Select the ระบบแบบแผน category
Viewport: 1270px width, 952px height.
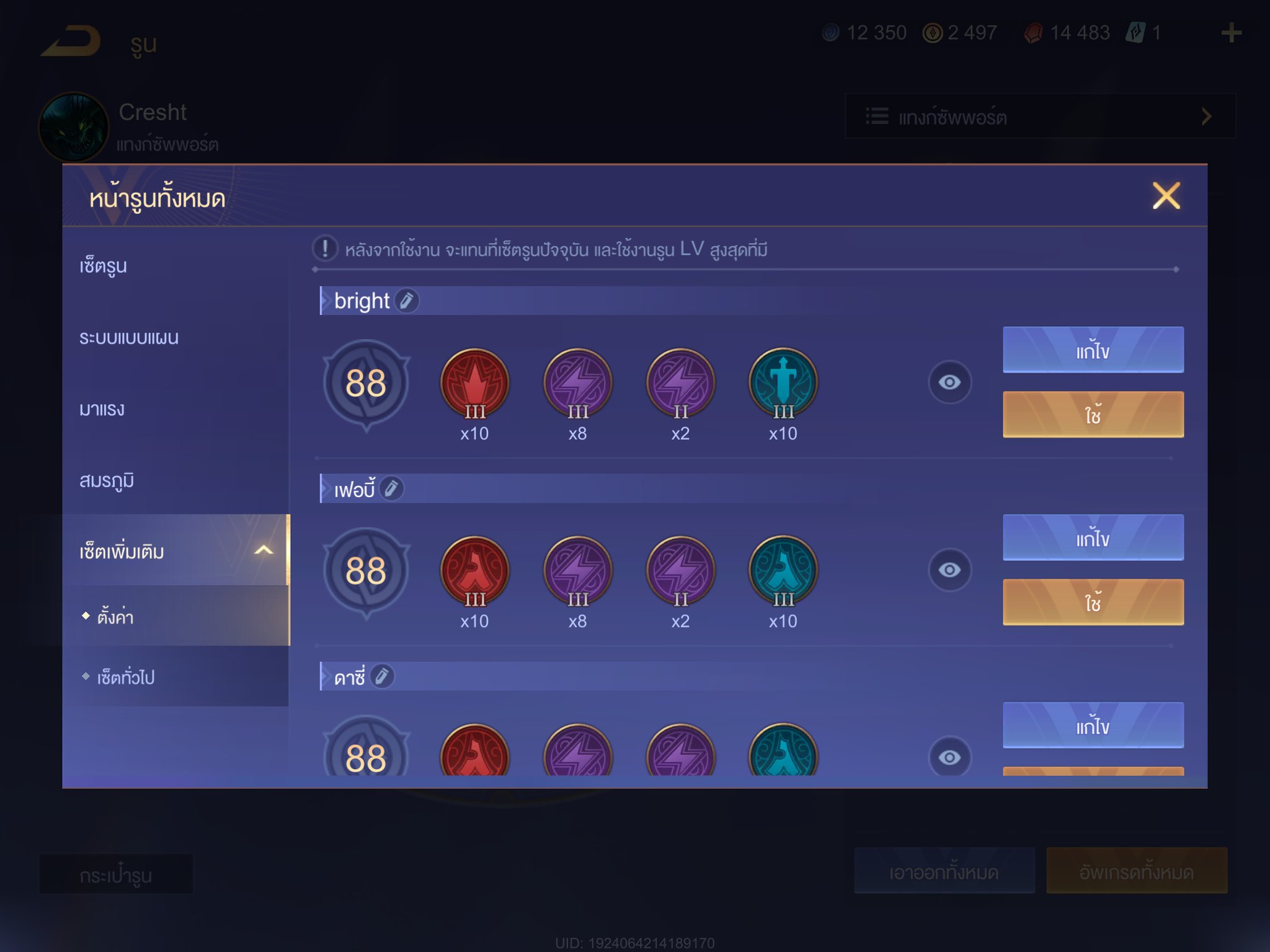pyautogui.click(x=129, y=338)
